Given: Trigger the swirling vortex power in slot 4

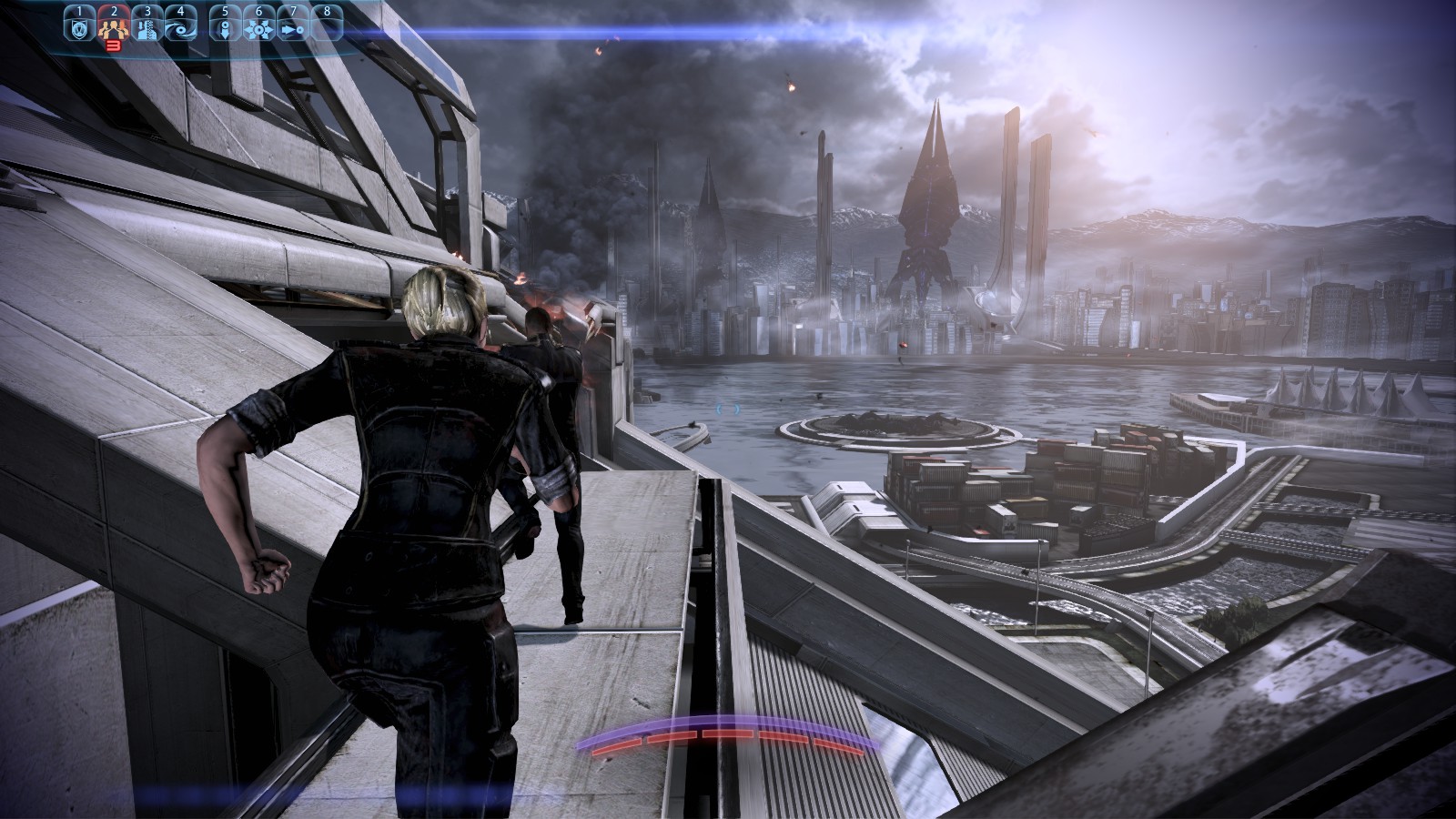Looking at the screenshot, I should 180,28.
